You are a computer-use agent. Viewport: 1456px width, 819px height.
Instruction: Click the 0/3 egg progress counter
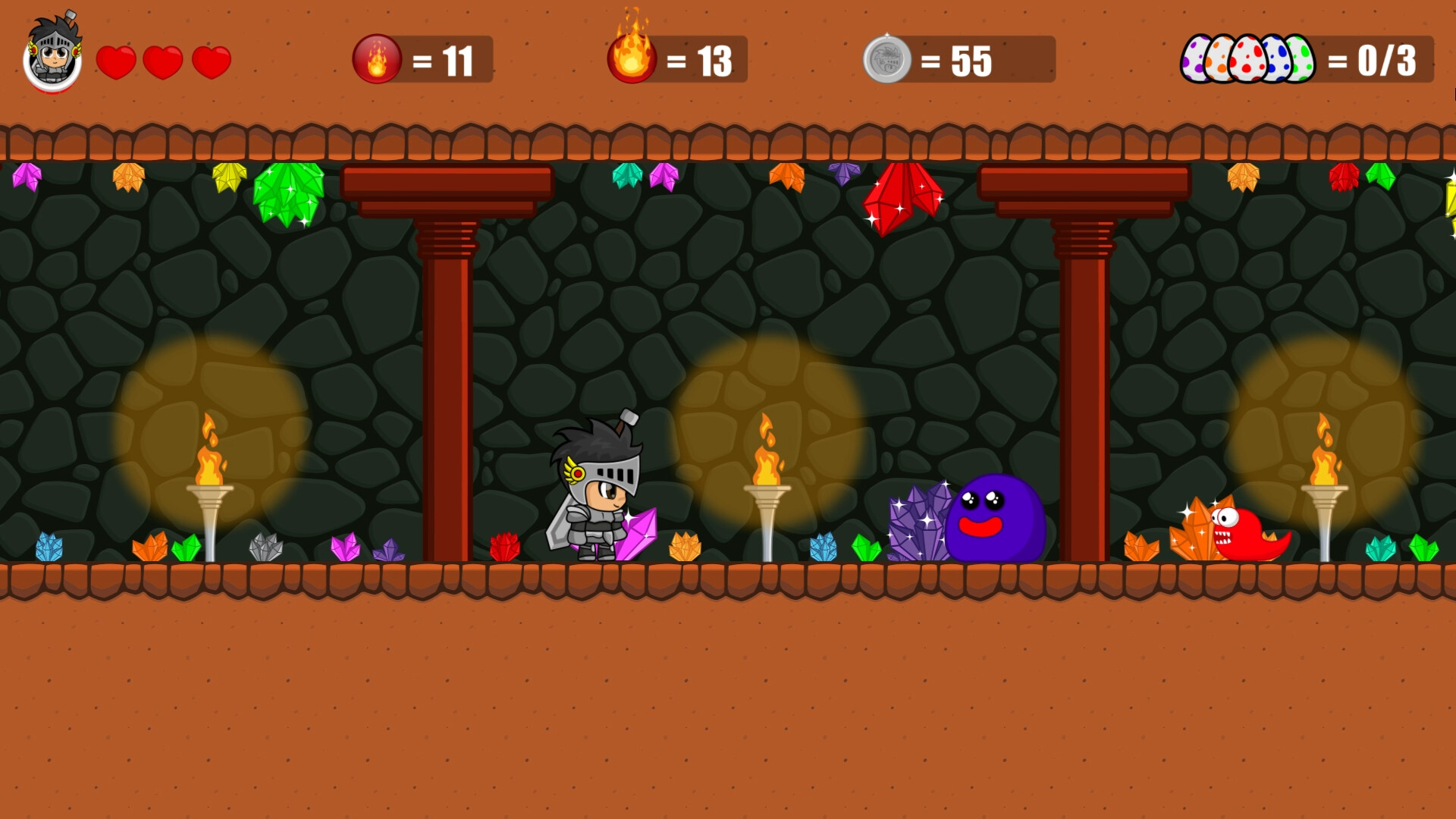point(1388,59)
